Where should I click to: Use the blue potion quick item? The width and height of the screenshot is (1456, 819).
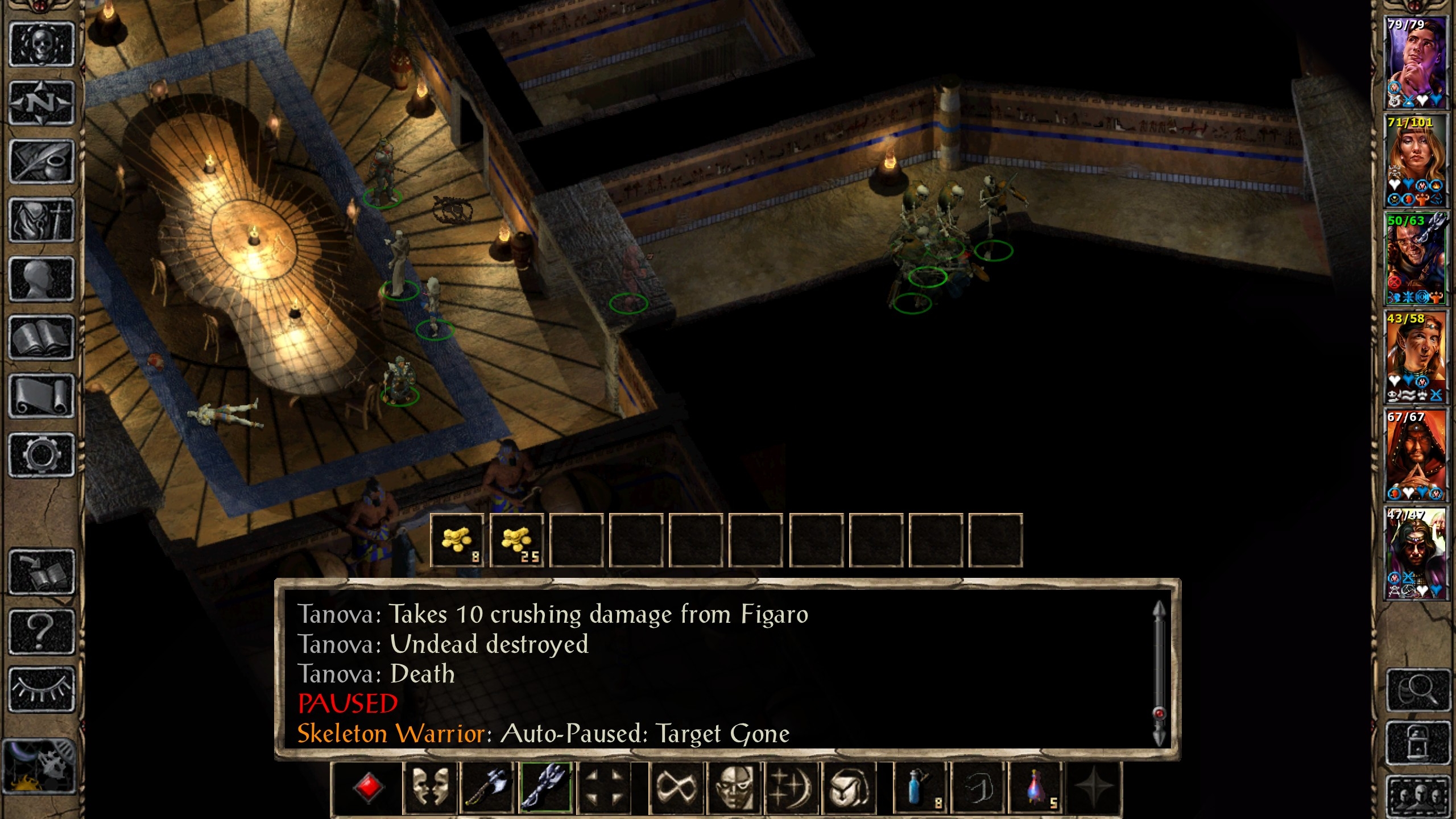pos(919,788)
